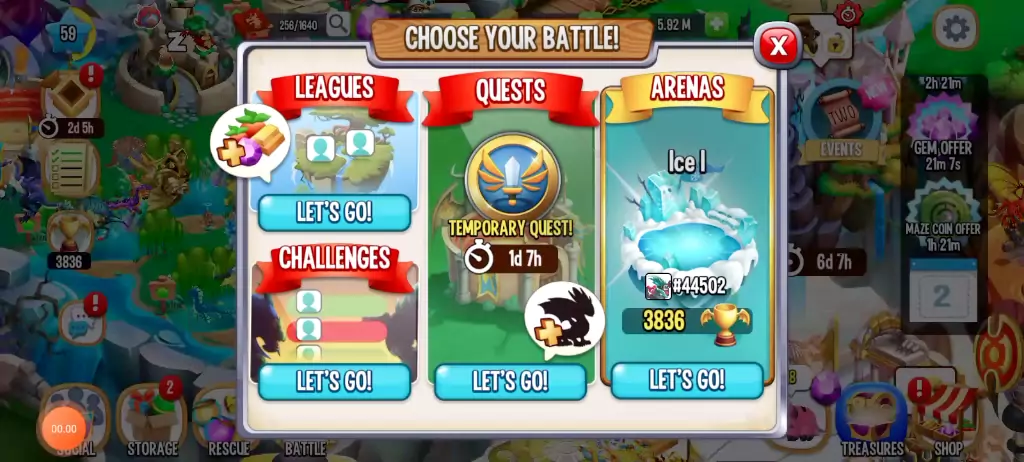Tap the dragon silhouette reward bubble
Viewport: 1024px width, 462px height.
[565, 319]
